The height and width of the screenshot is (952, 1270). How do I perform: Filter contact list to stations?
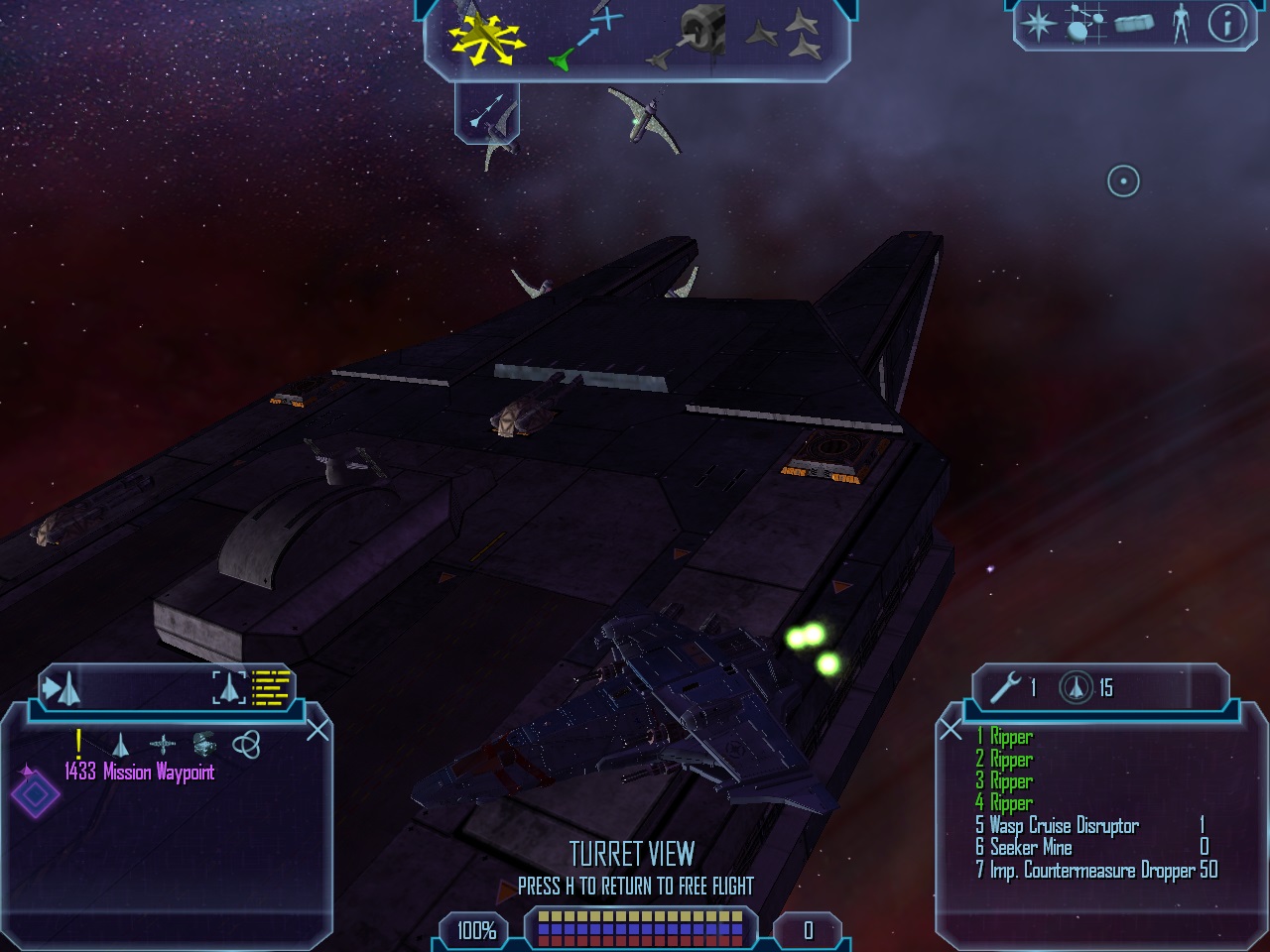click(162, 744)
